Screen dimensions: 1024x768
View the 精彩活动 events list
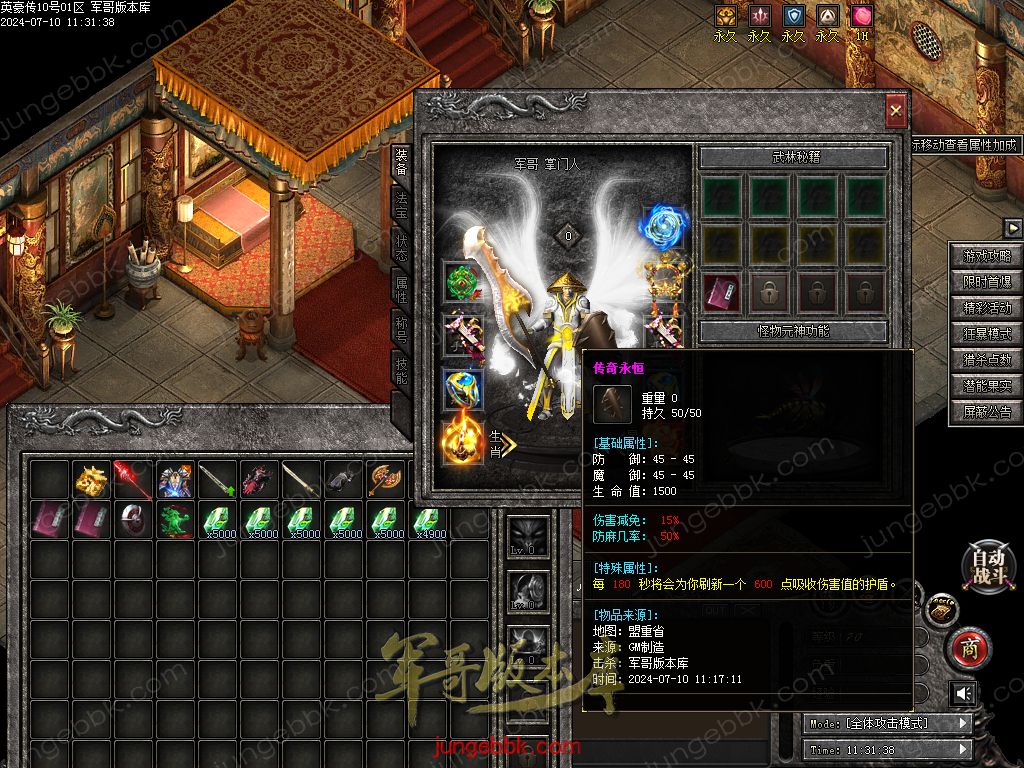(987, 309)
